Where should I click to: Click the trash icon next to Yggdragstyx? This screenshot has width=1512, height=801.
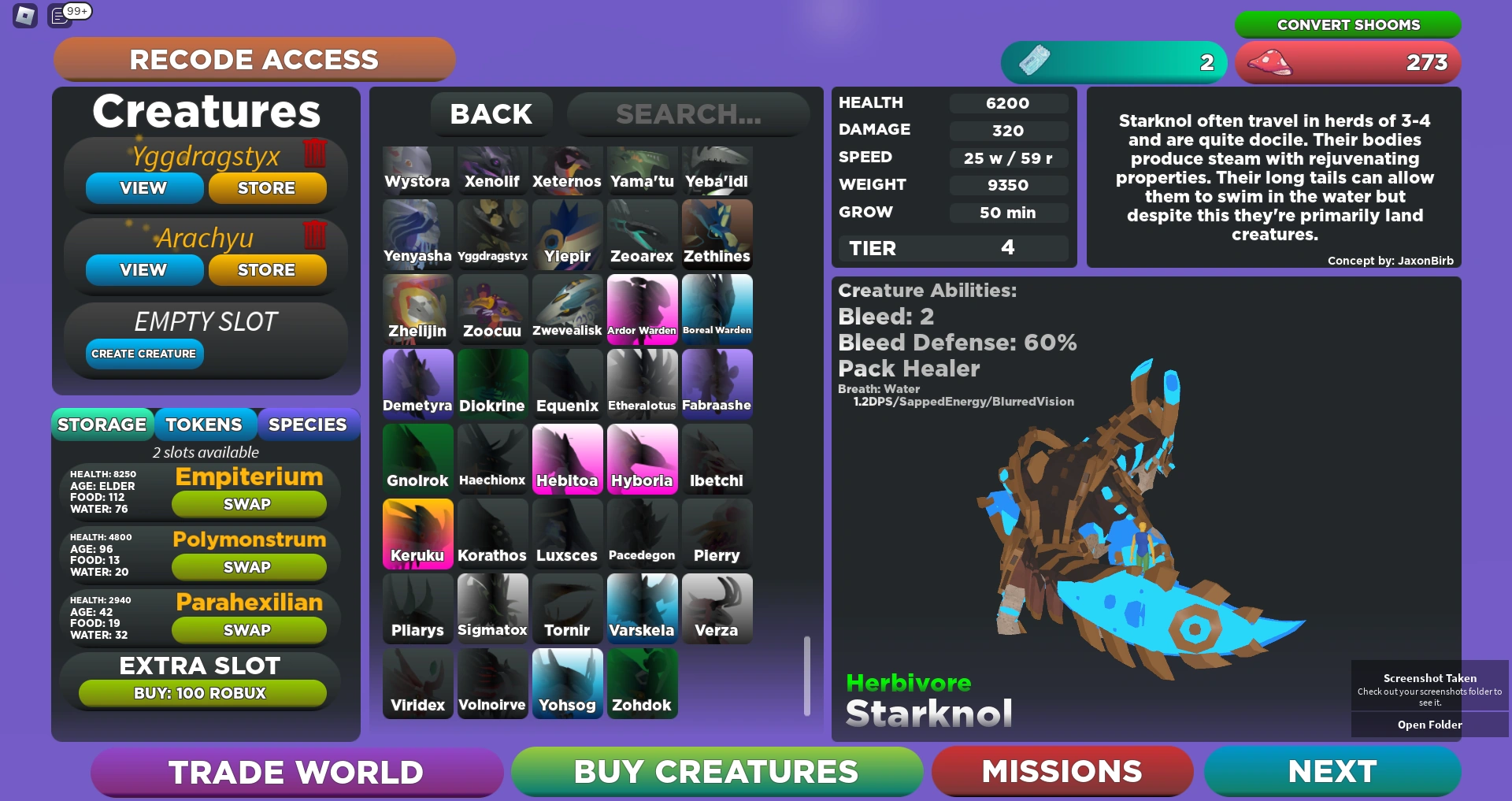click(x=313, y=155)
